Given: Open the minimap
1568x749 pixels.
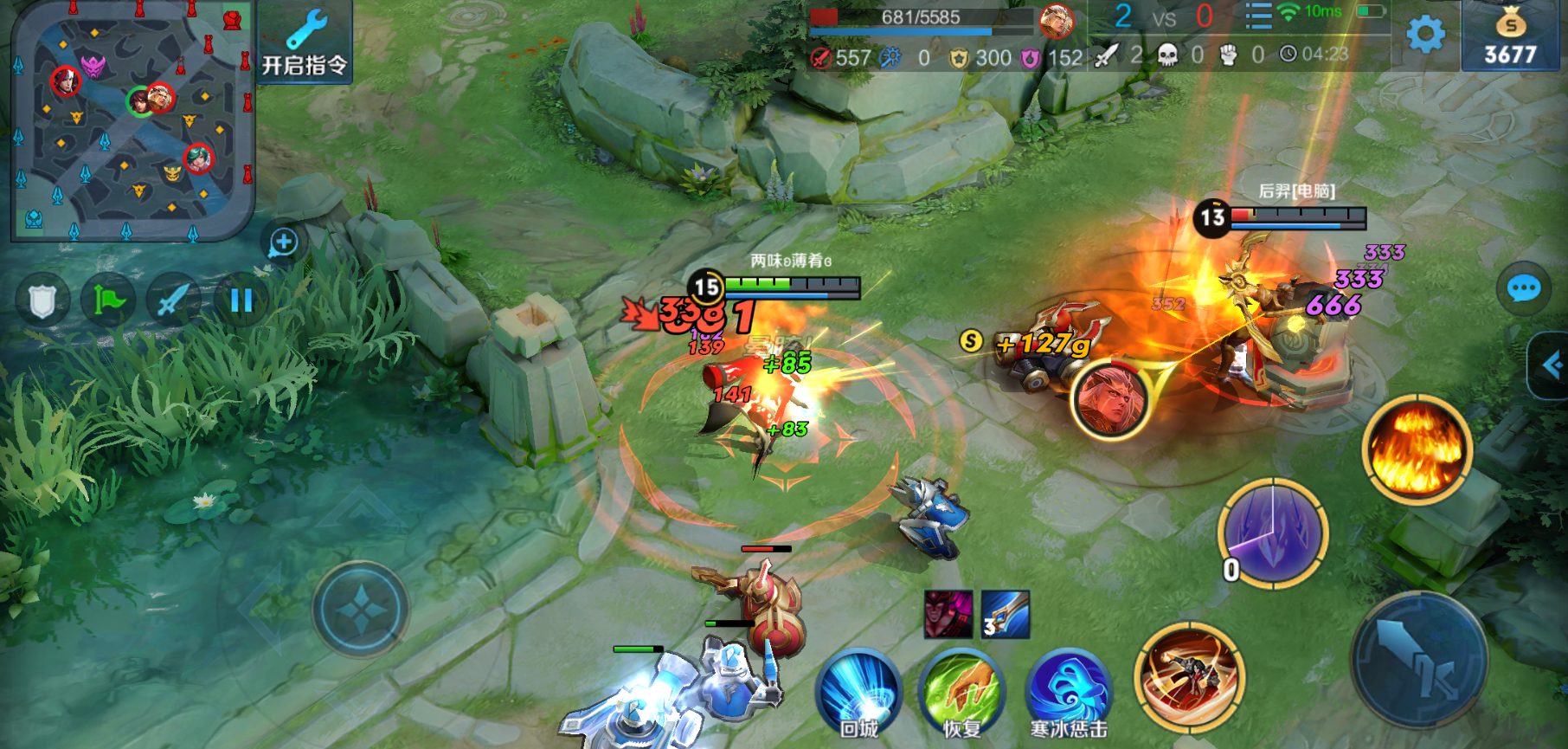Looking at the screenshot, I should click(x=130, y=121).
